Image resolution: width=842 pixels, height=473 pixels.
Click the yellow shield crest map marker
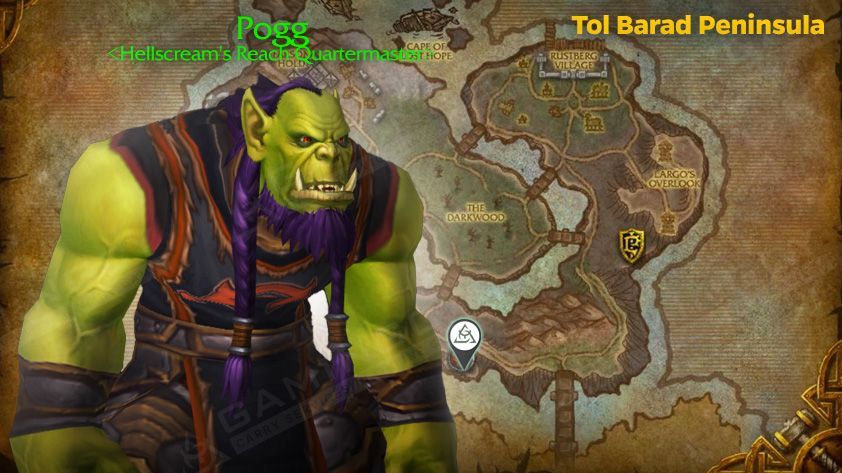630,241
